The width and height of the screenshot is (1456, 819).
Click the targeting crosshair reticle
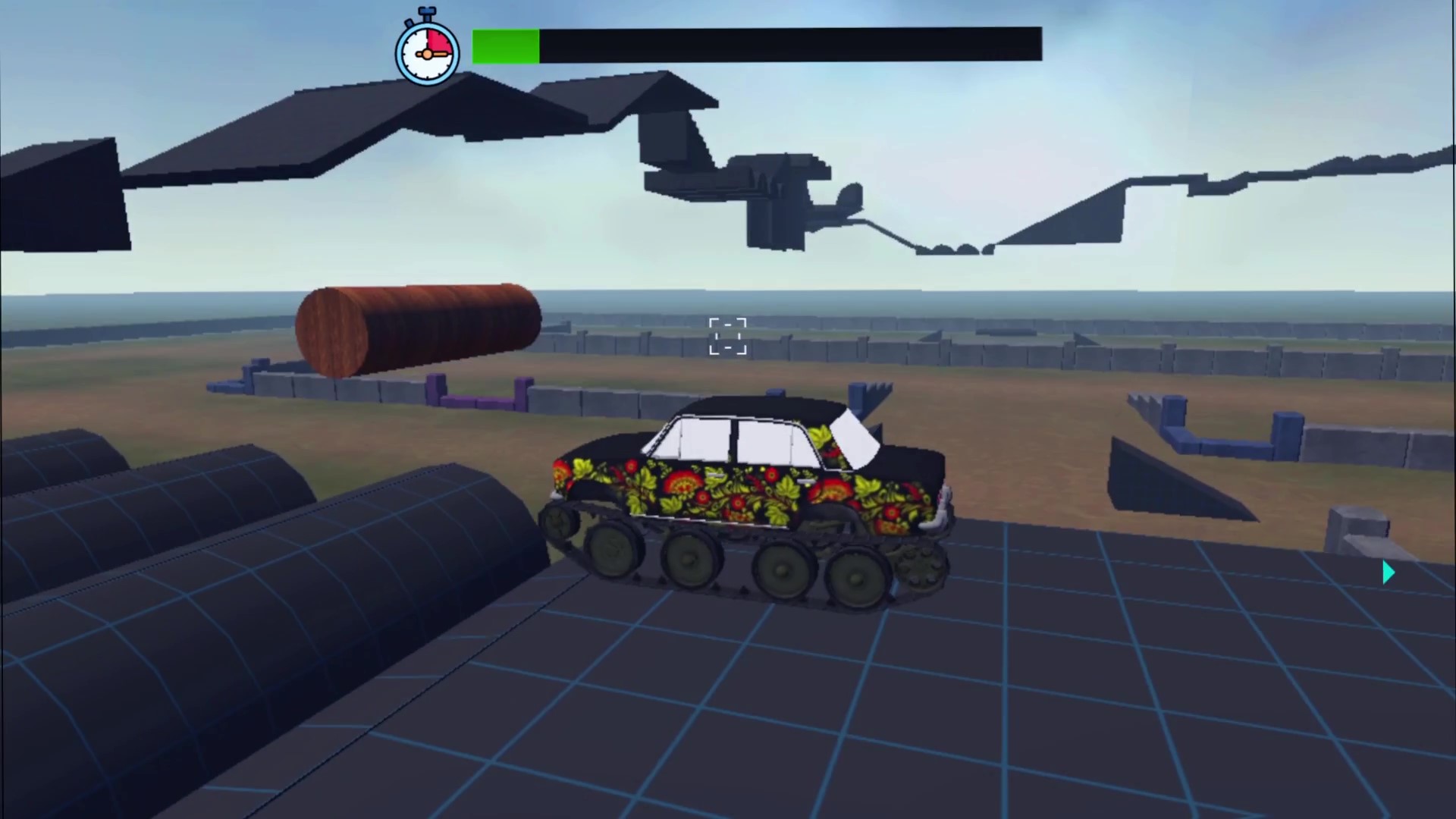point(727,336)
